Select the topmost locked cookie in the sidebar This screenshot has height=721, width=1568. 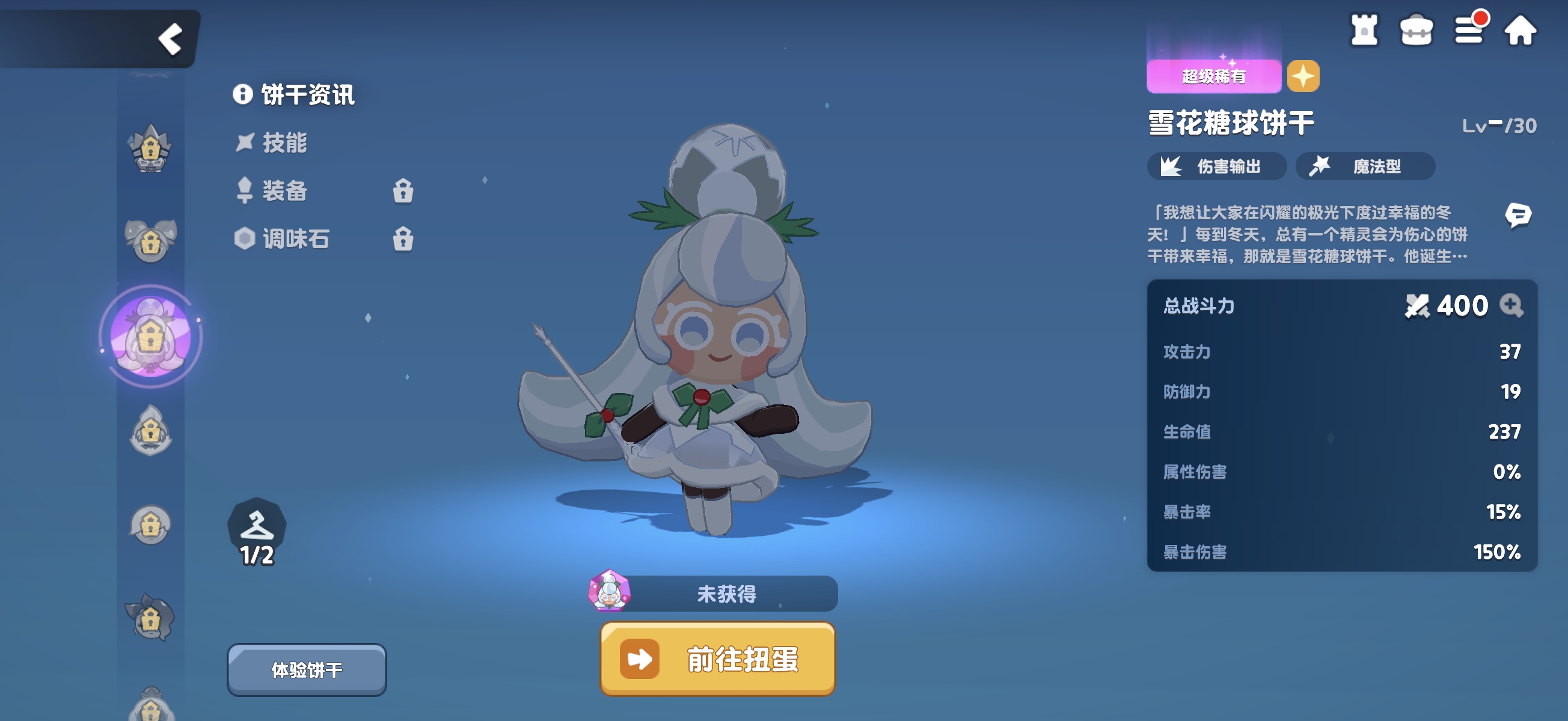click(150, 148)
